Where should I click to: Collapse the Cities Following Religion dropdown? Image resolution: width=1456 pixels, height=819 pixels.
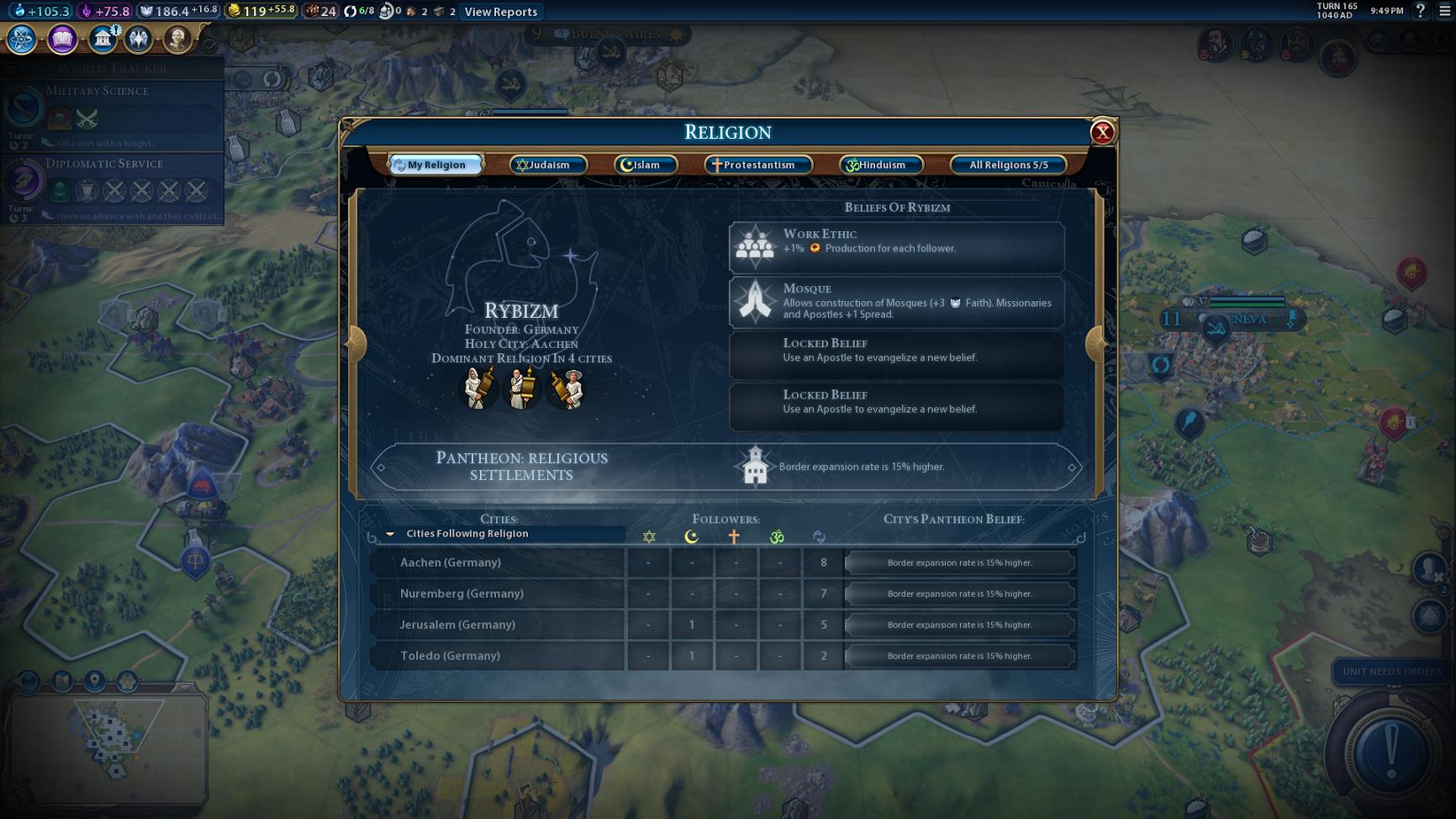tap(390, 534)
